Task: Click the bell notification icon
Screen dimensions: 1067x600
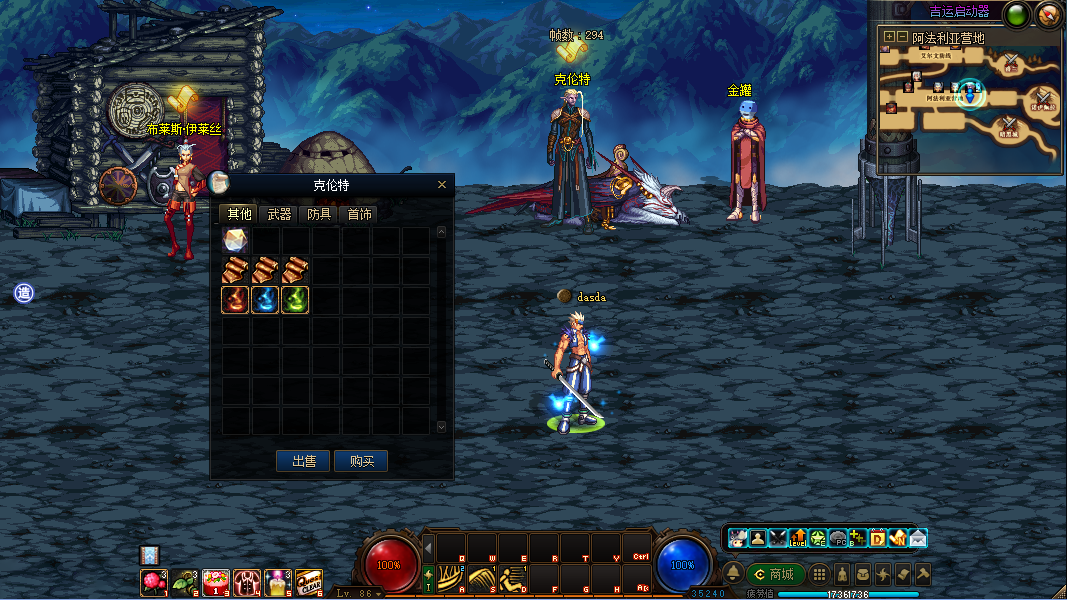Action: (x=733, y=574)
